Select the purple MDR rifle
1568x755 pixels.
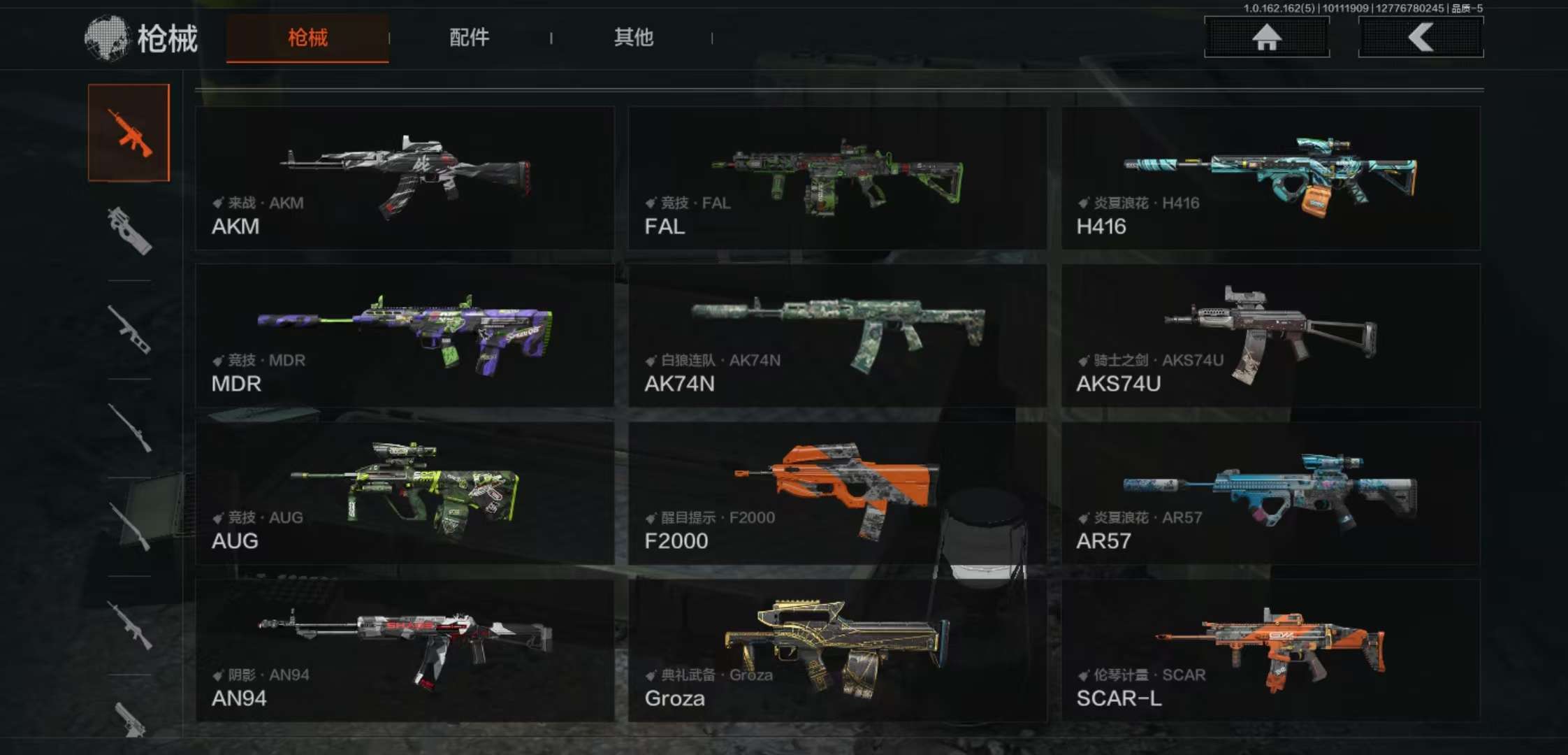(405, 336)
